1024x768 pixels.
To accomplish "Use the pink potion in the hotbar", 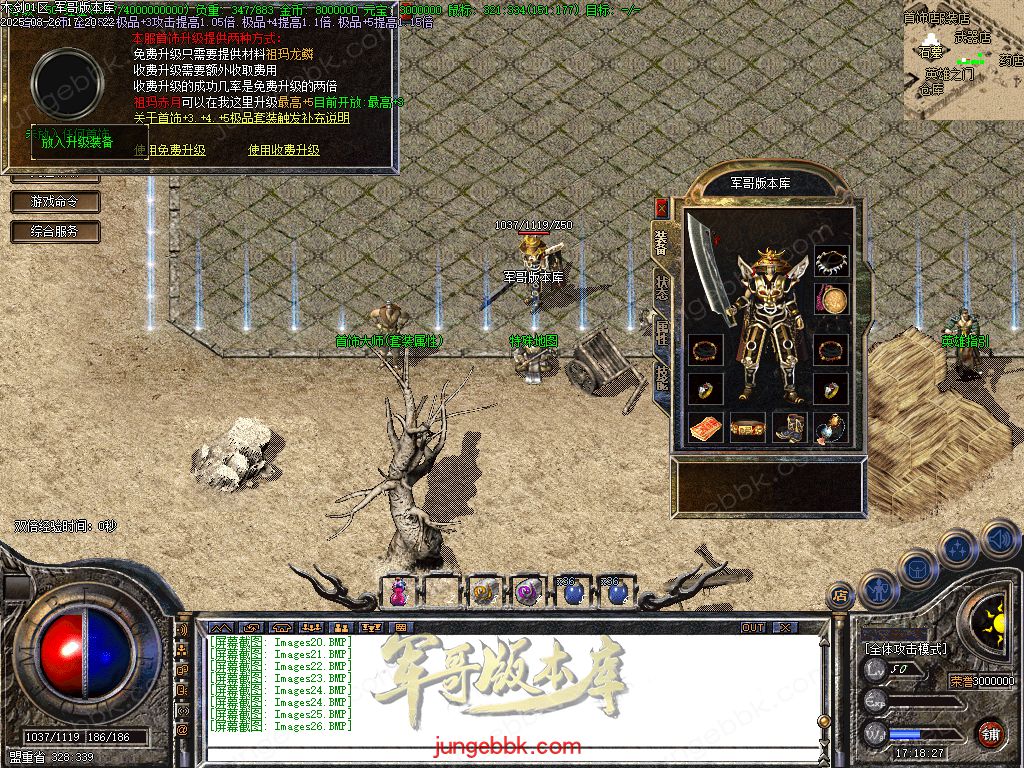I will 399,592.
